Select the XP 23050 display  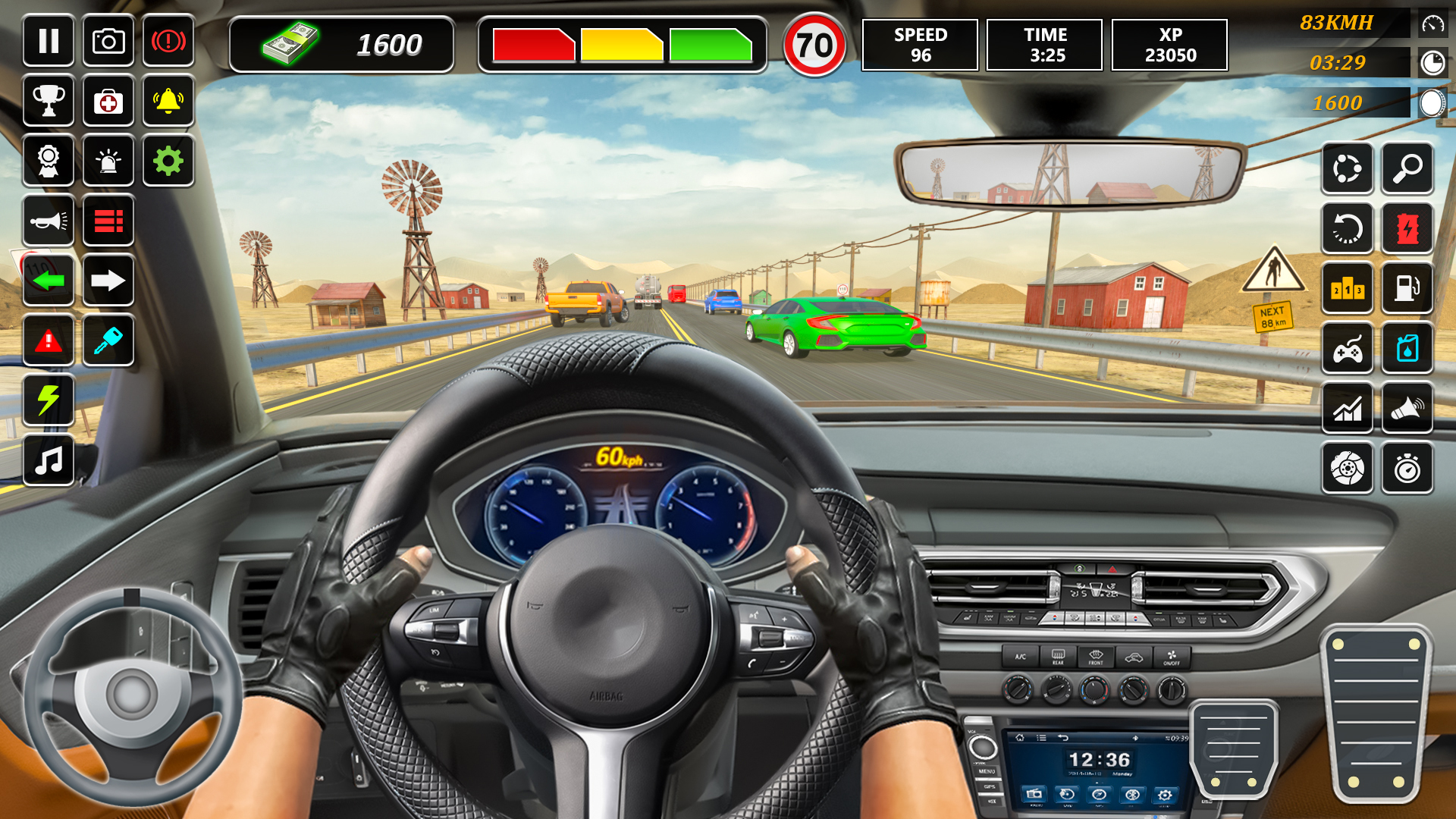1169,45
